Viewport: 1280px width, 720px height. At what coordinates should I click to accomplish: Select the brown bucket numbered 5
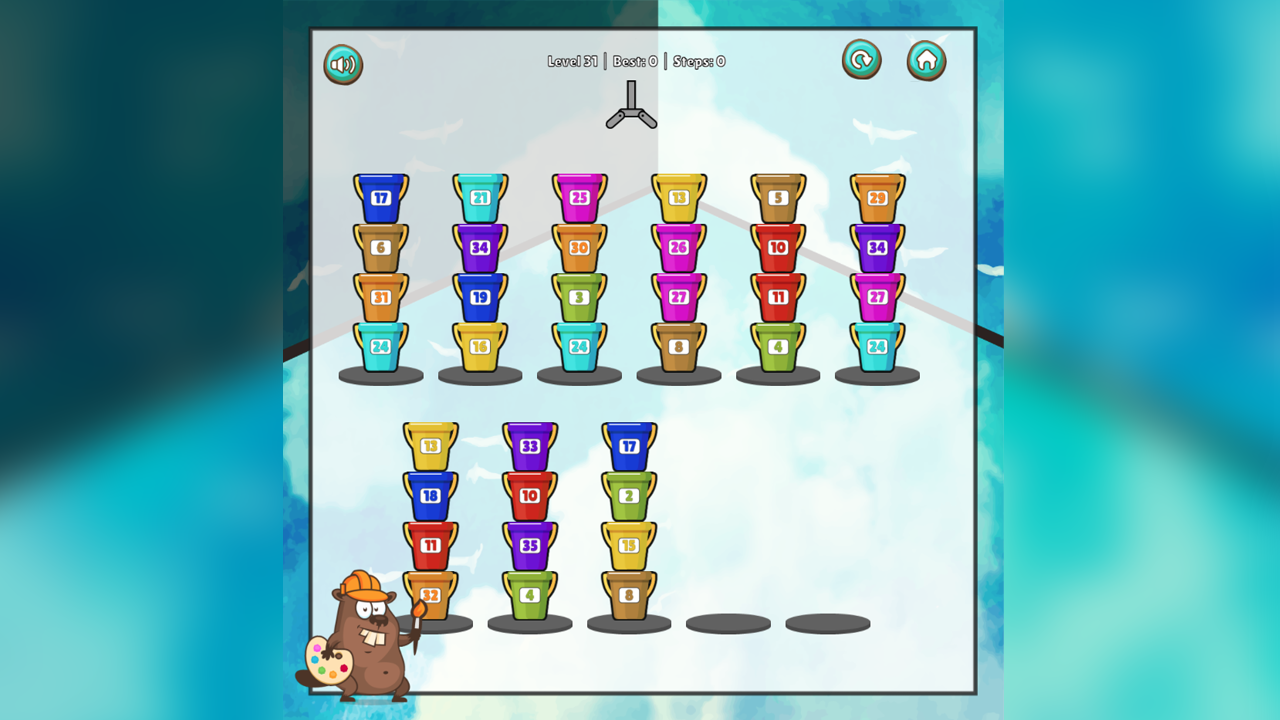pyautogui.click(x=778, y=196)
